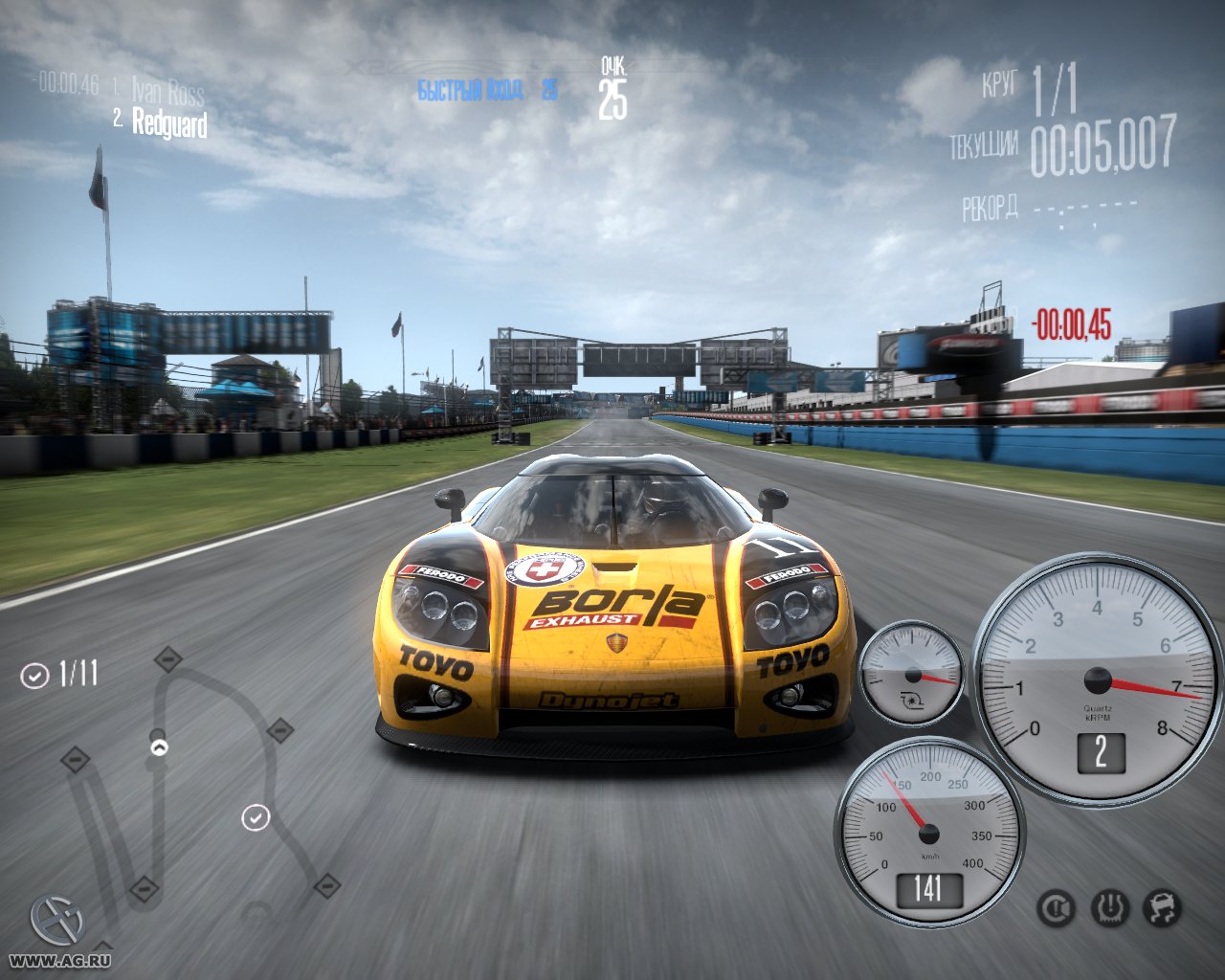Choose Ivan Ross in the standings list
This screenshot has height=980, width=1225.
click(x=167, y=91)
